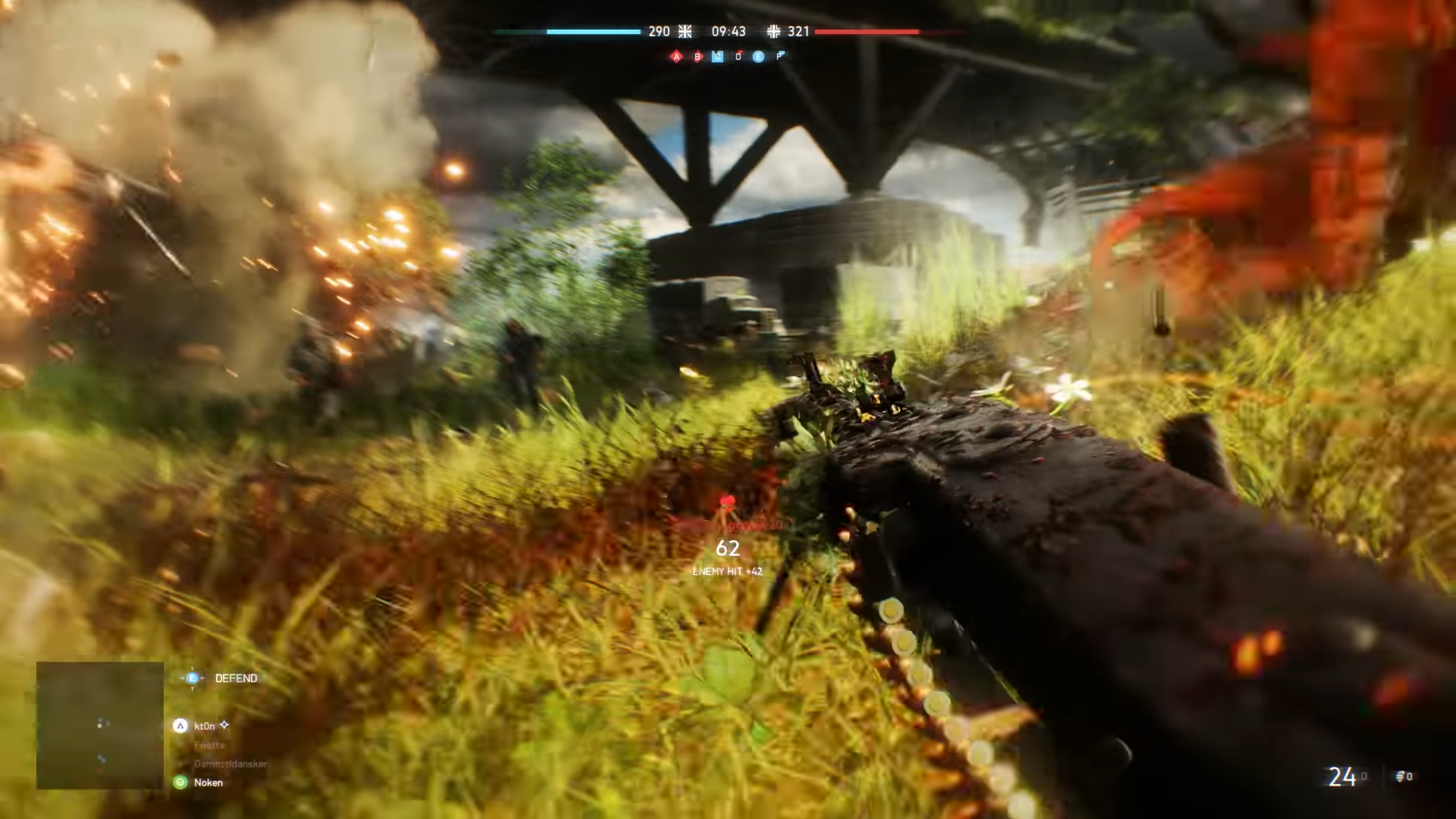This screenshot has width=1456, height=819.
Task: Click objective marker B diamond
Action: point(697,57)
